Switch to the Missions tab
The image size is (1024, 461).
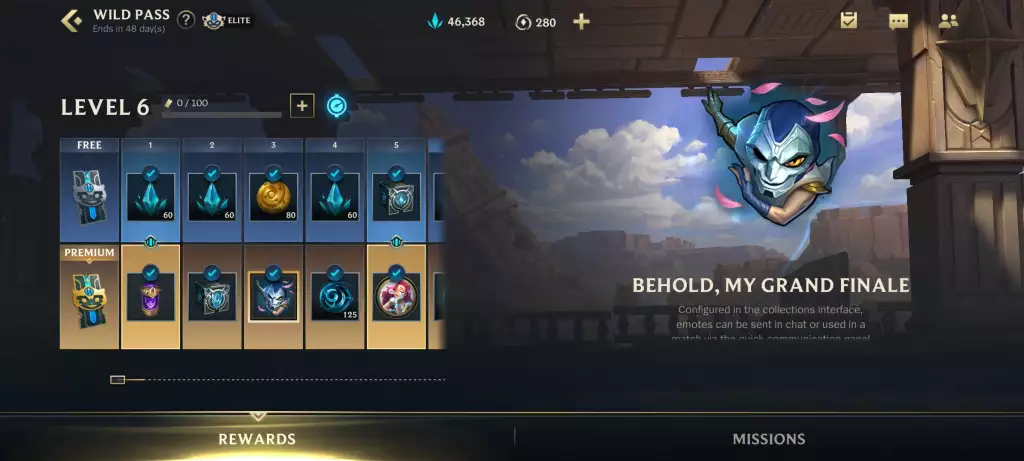pos(768,439)
